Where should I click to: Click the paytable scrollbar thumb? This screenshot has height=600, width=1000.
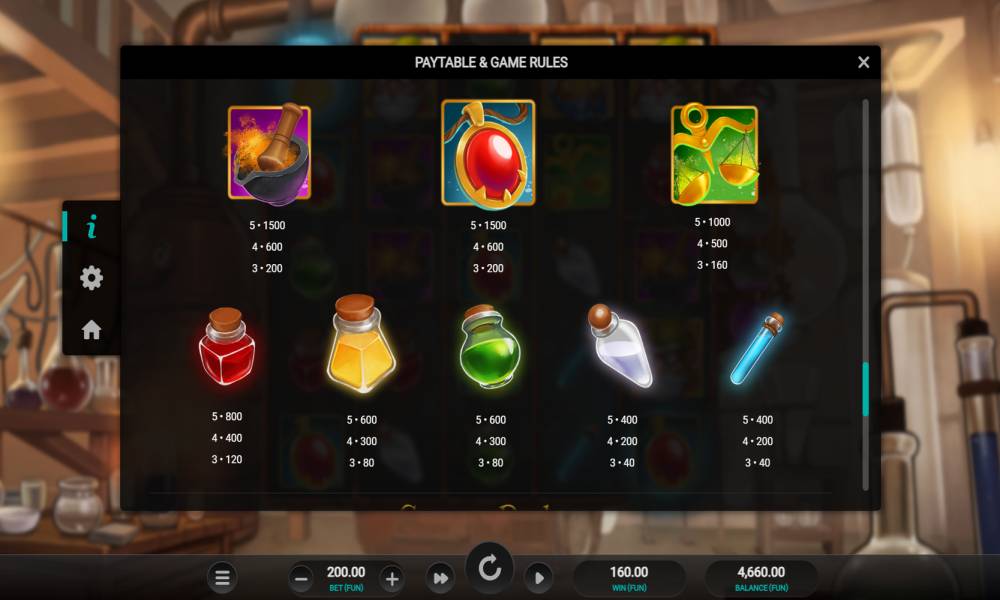(865, 389)
